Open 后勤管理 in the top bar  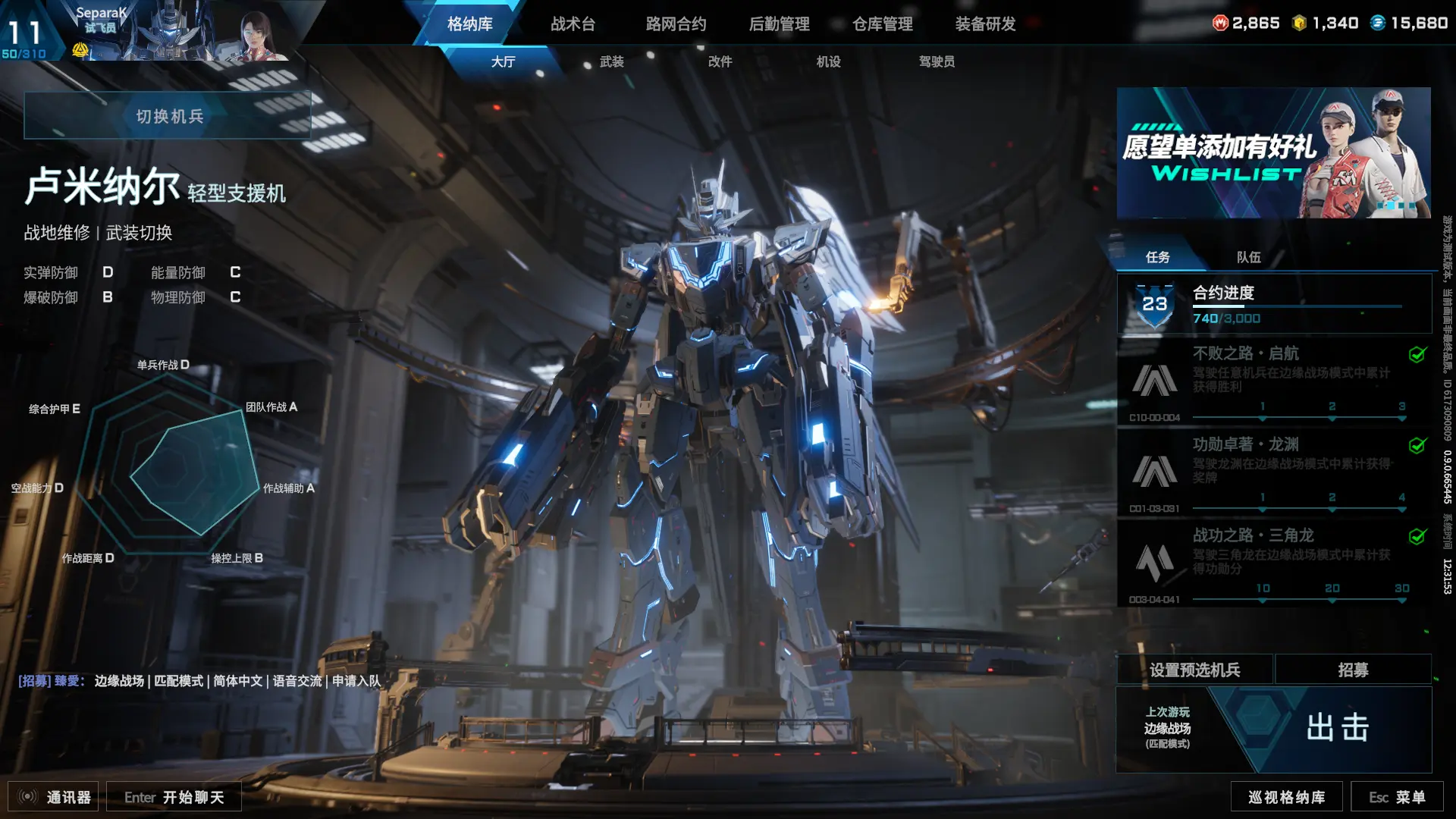pos(779,24)
